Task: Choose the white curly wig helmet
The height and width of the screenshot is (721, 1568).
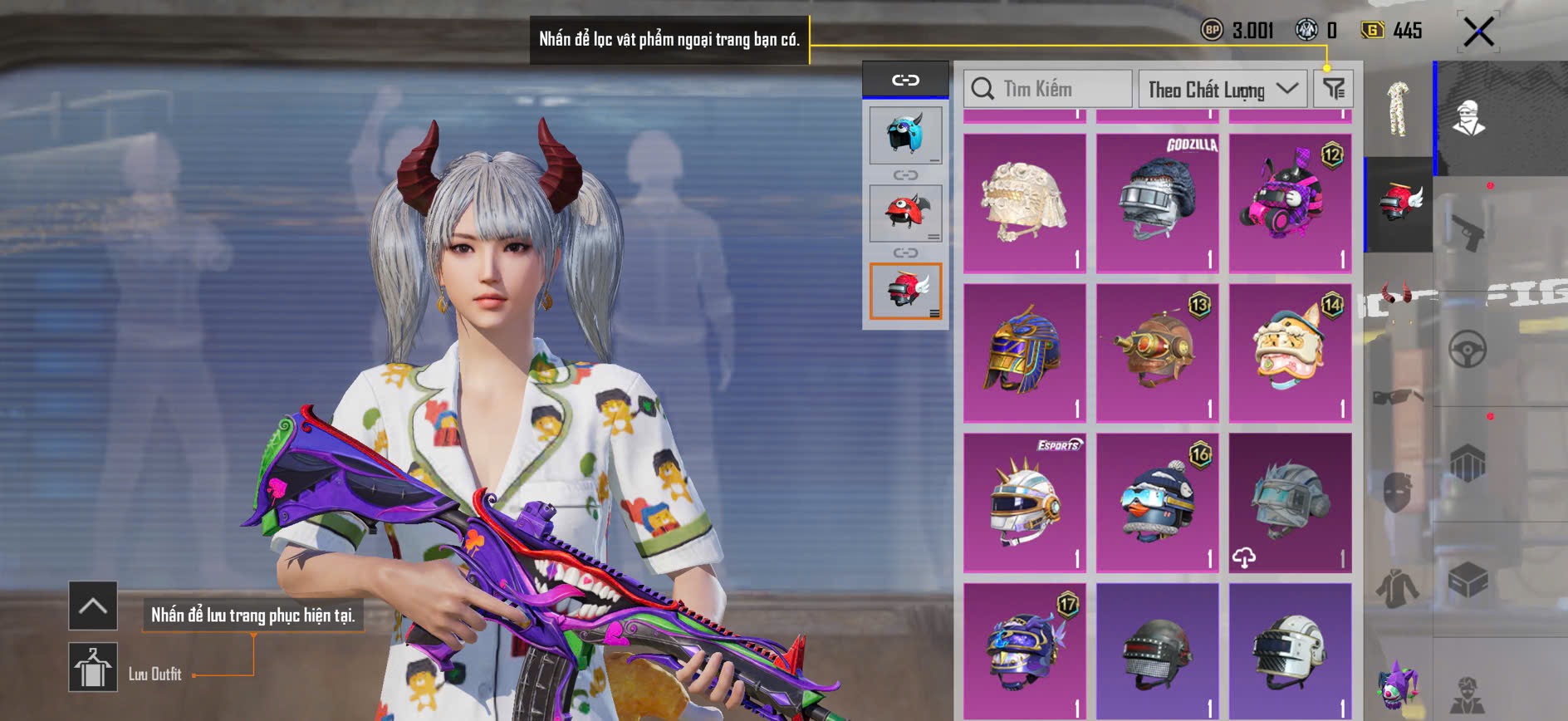Action: 1024,203
